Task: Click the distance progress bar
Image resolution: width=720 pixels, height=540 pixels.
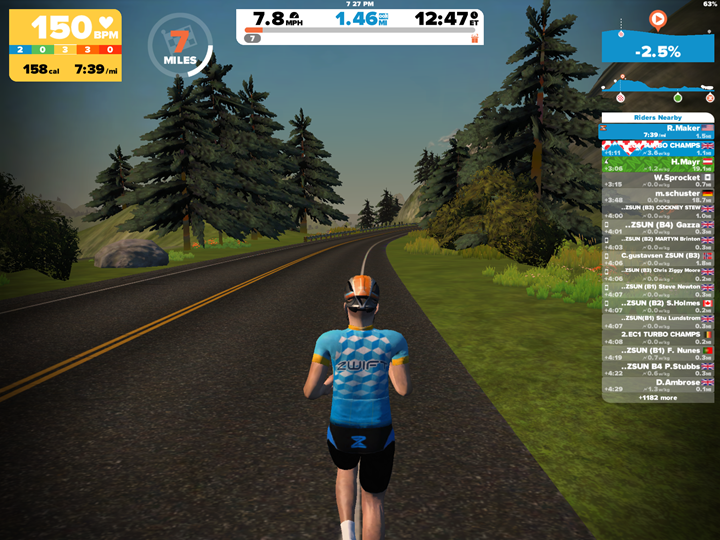Action: [361, 31]
